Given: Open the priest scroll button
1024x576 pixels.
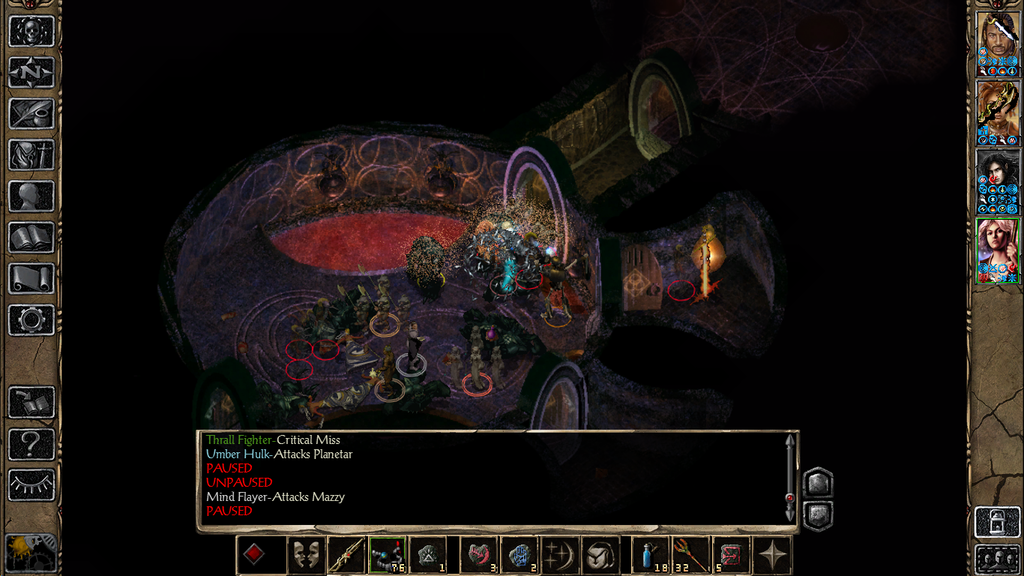Looking at the screenshot, I should point(31,278).
